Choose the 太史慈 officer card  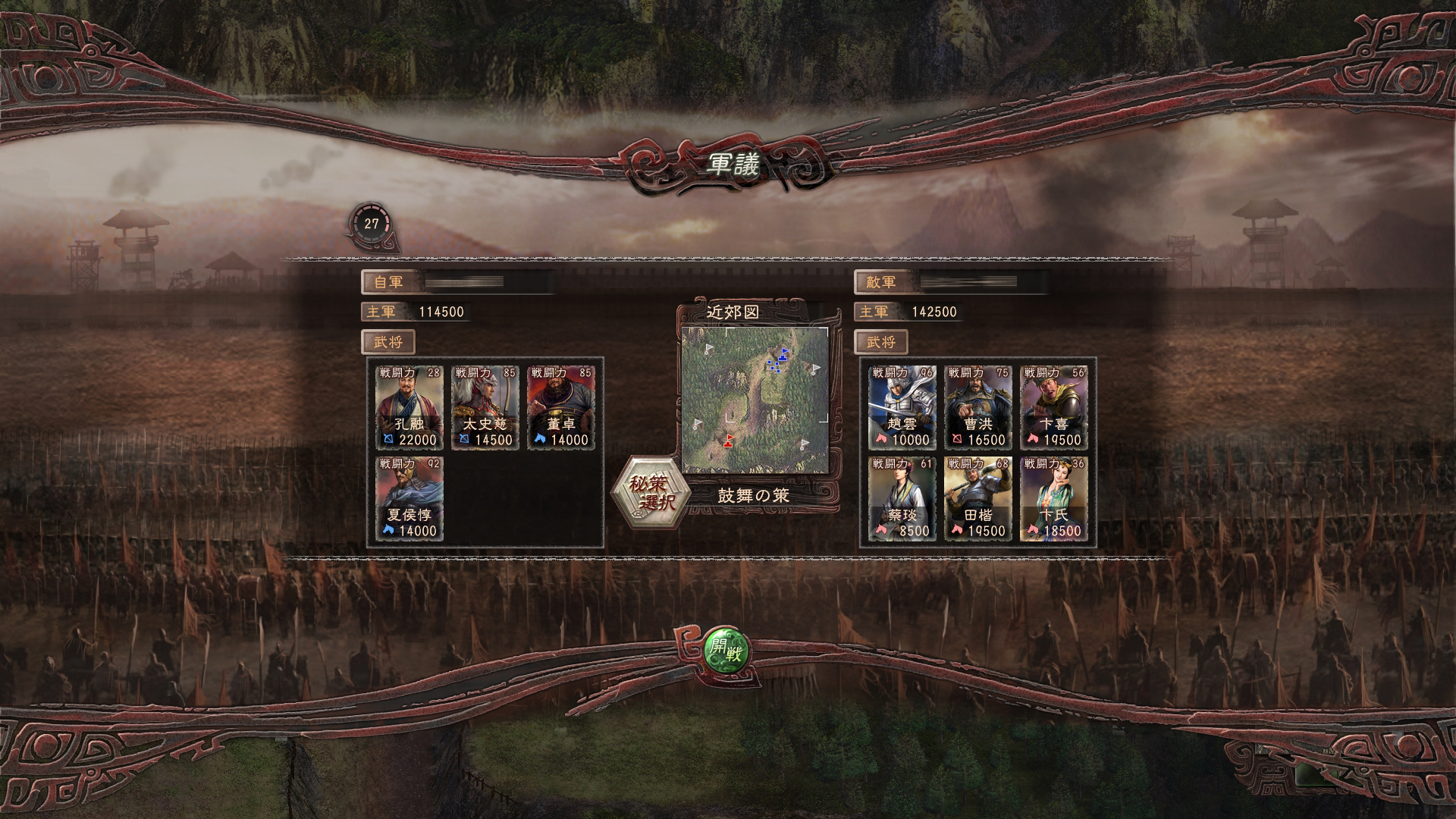485,407
